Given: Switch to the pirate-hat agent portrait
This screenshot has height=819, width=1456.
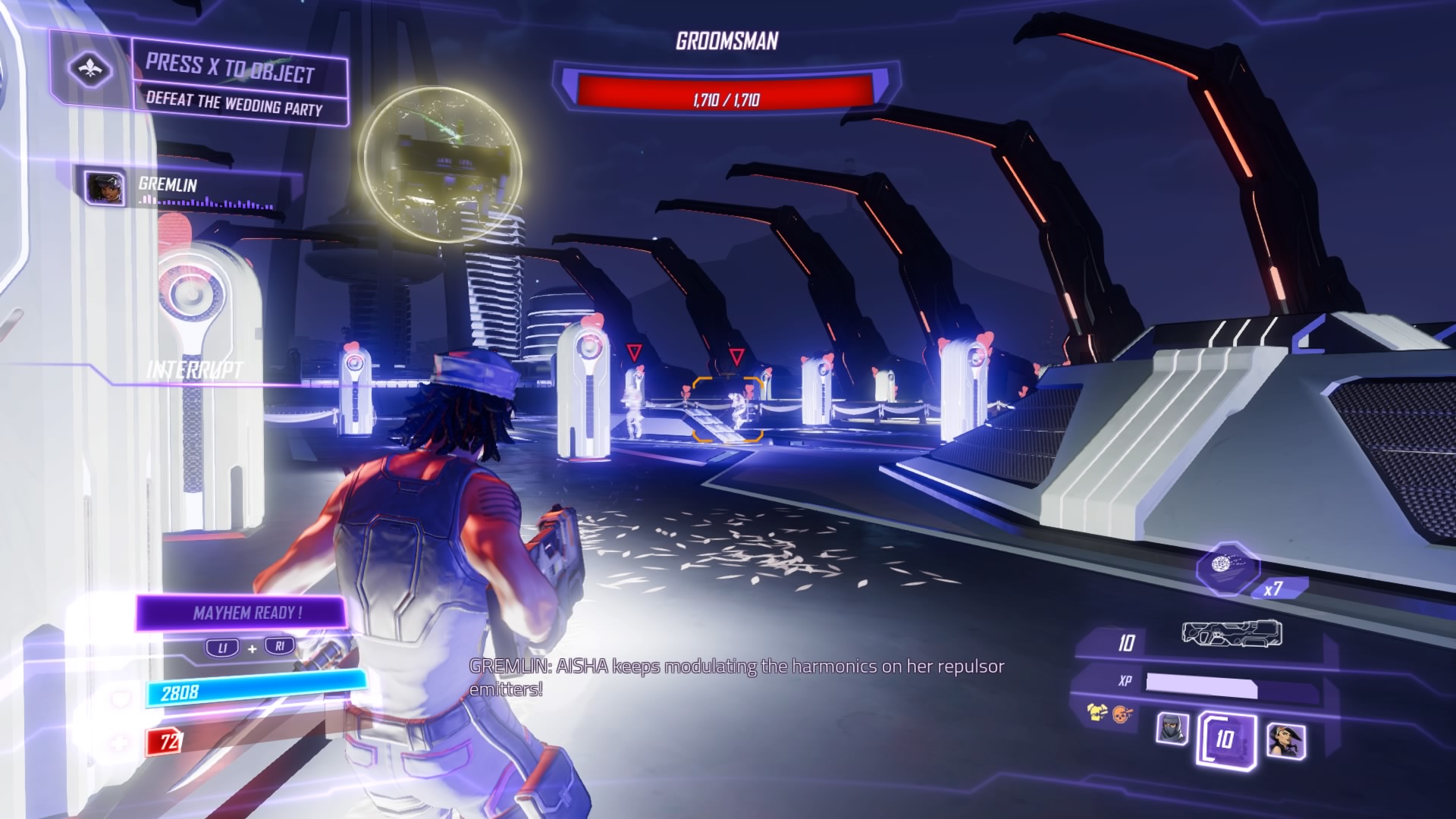Looking at the screenshot, I should pyautogui.click(x=1285, y=739).
